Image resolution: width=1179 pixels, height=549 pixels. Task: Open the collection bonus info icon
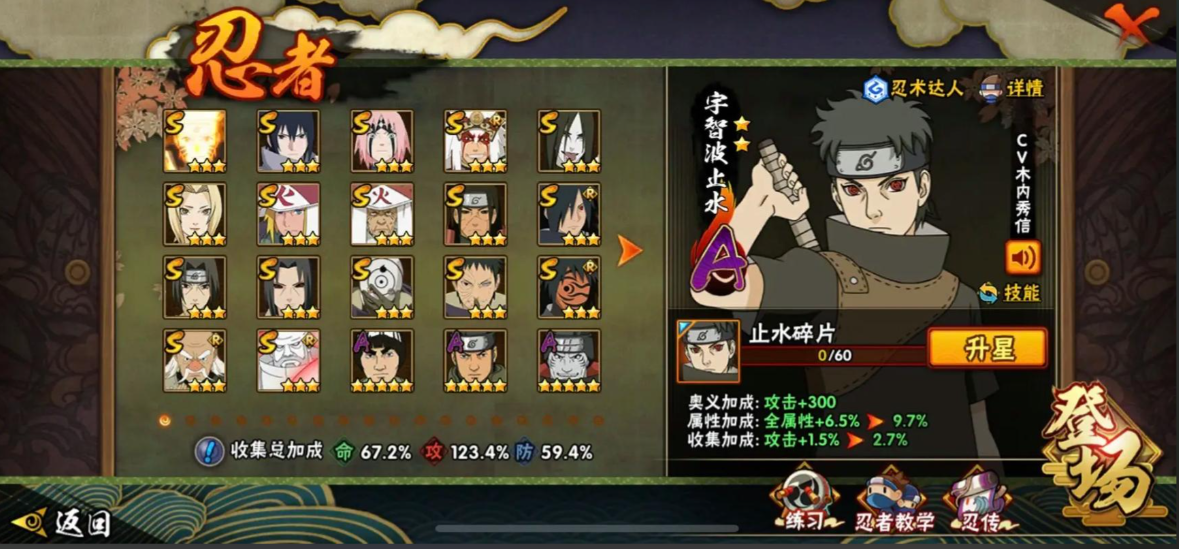[x=208, y=452]
